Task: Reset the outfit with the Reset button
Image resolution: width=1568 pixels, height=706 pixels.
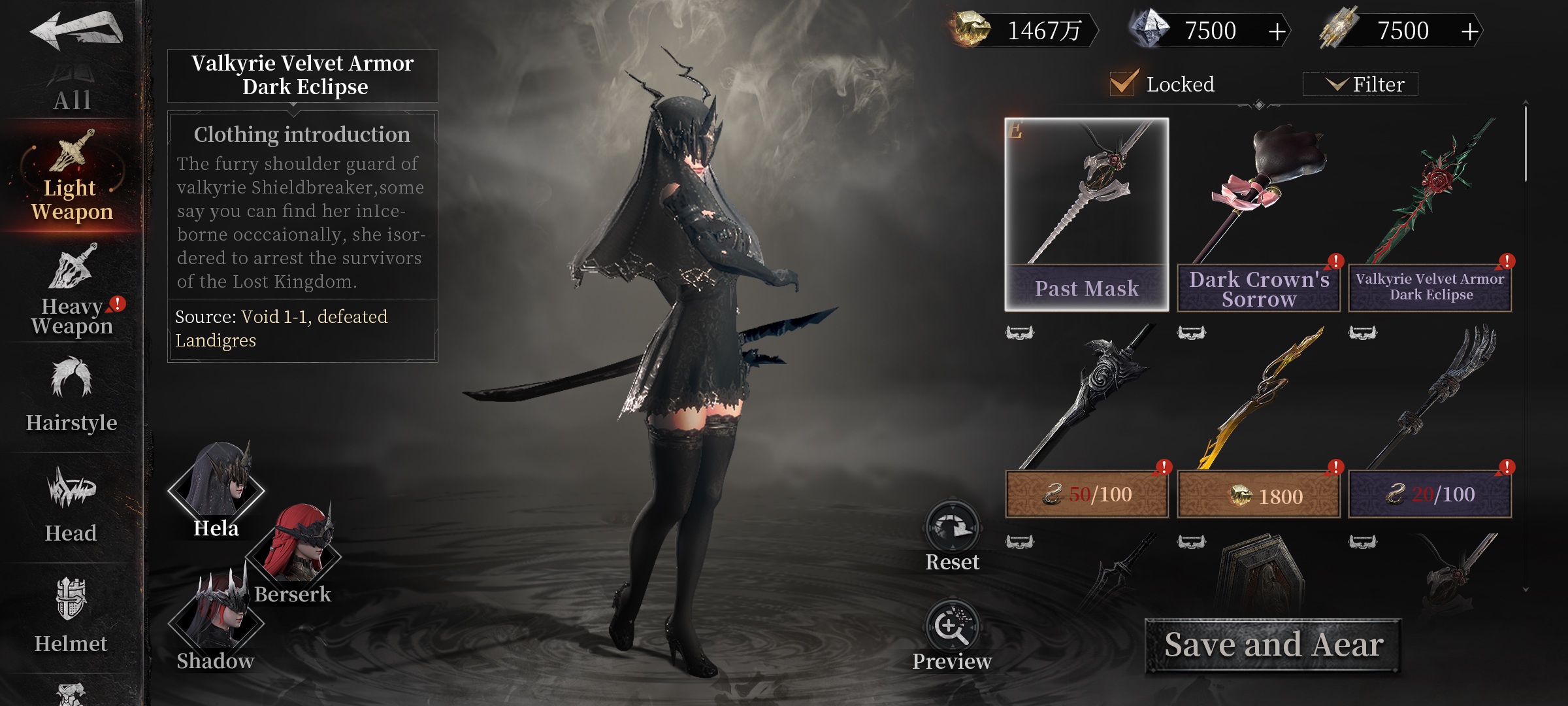Action: [952, 536]
